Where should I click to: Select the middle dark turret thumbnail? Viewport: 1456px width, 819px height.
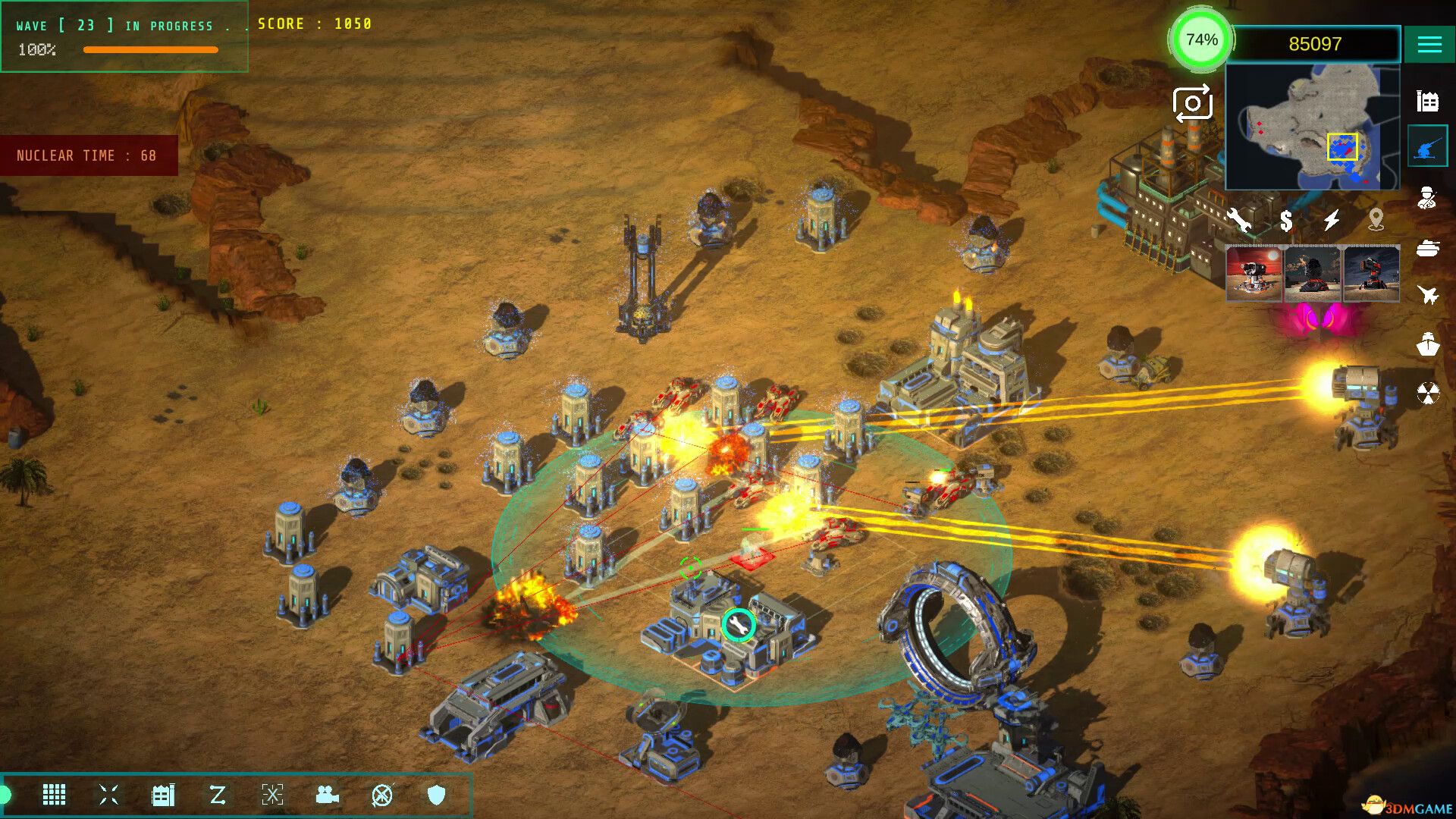click(1313, 274)
